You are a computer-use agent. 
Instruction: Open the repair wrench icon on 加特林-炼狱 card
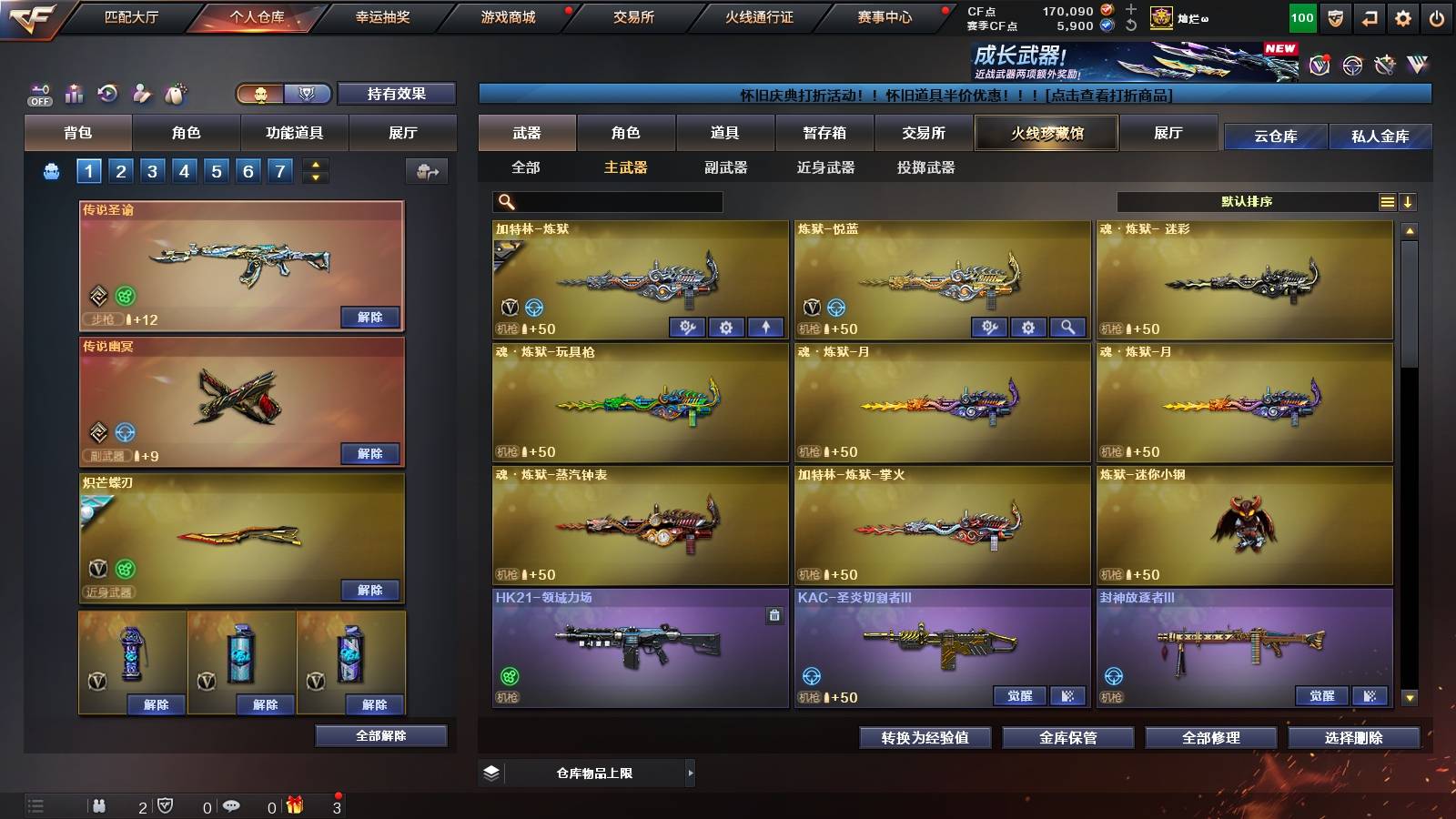(687, 326)
